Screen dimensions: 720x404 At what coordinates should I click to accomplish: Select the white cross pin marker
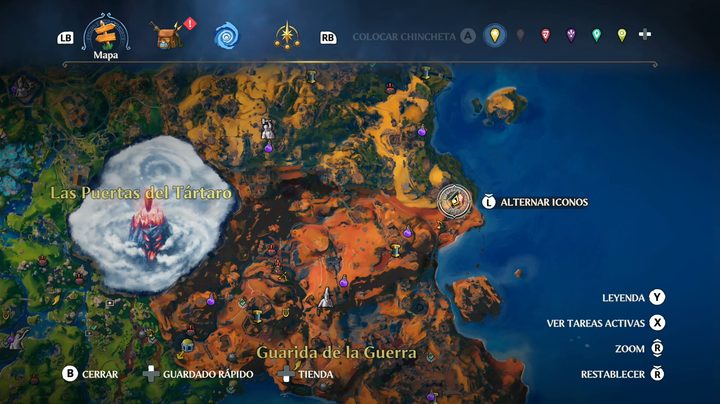[646, 36]
